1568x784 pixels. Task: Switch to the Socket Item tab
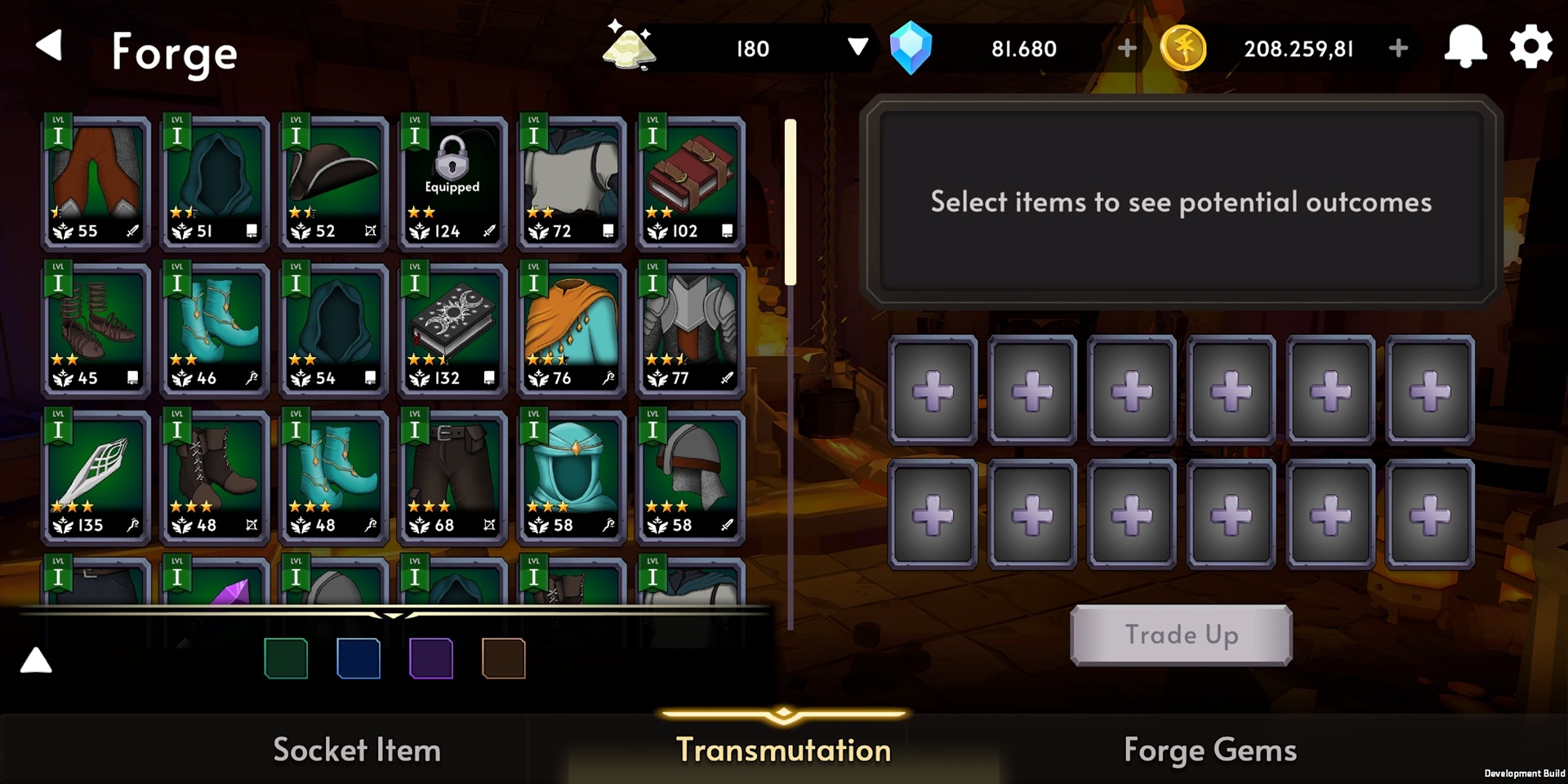[356, 749]
